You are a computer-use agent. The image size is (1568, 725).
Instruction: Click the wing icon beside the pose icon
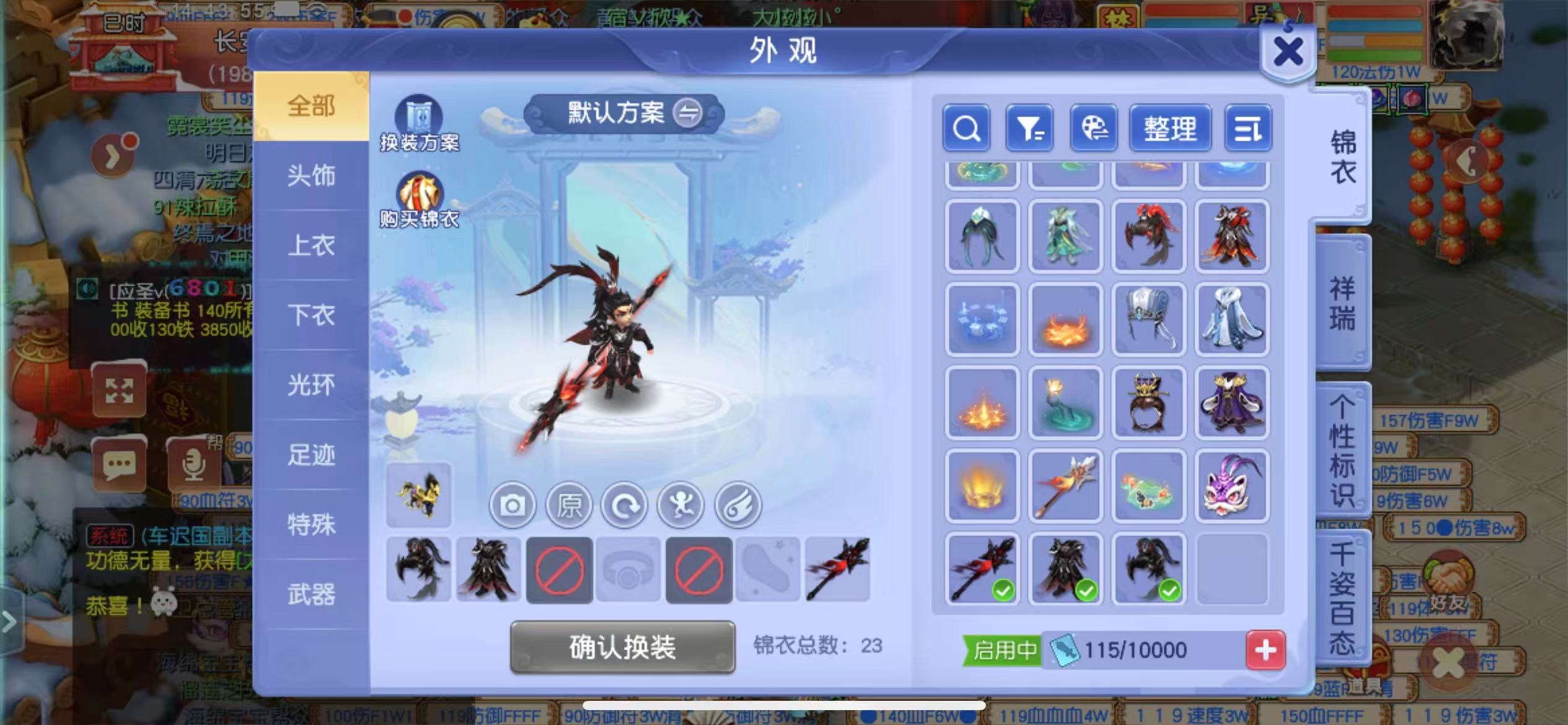pyautogui.click(x=738, y=505)
